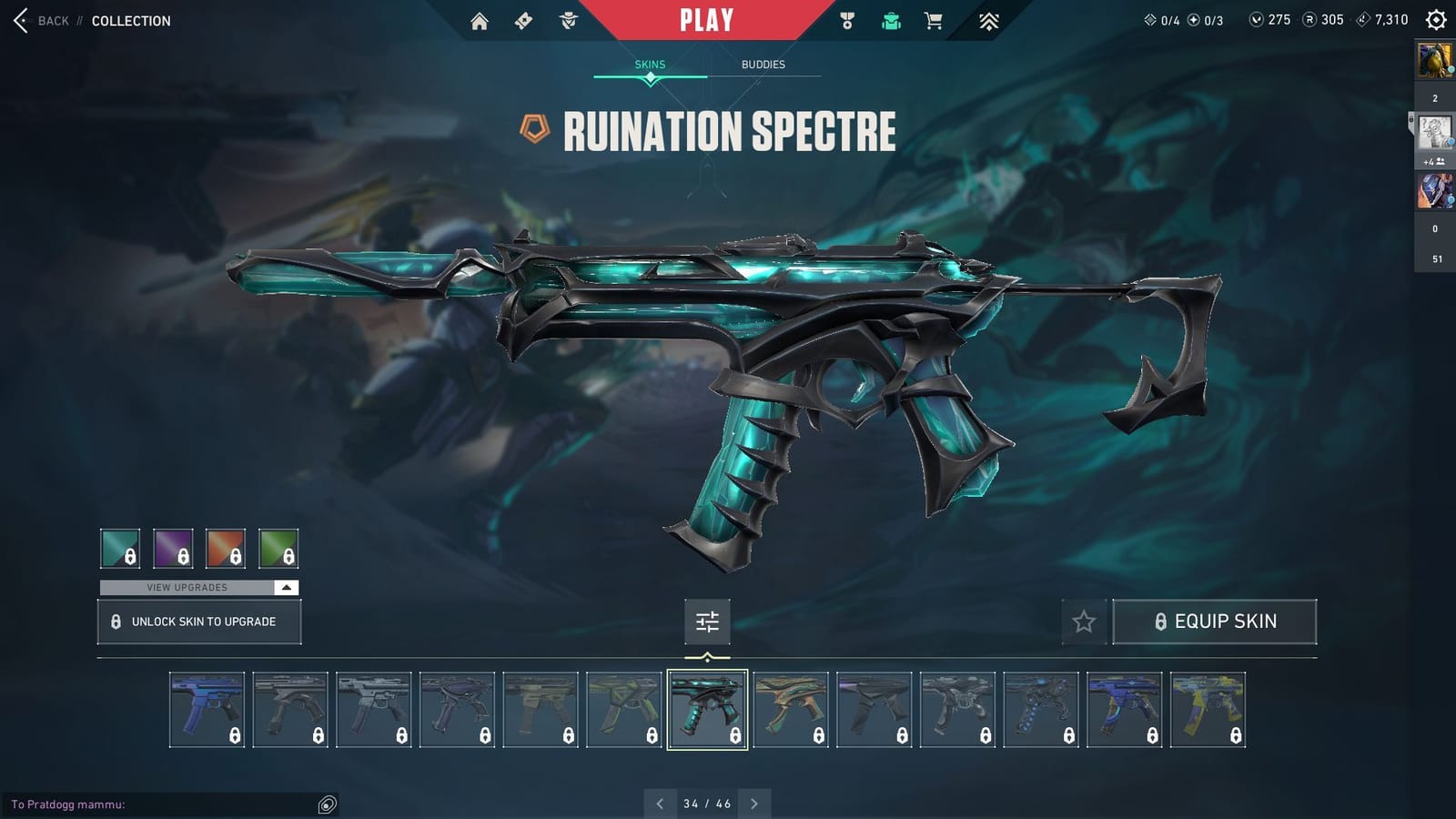Select the locked green skin variant
Image resolution: width=1456 pixels, height=819 pixels.
(x=278, y=548)
